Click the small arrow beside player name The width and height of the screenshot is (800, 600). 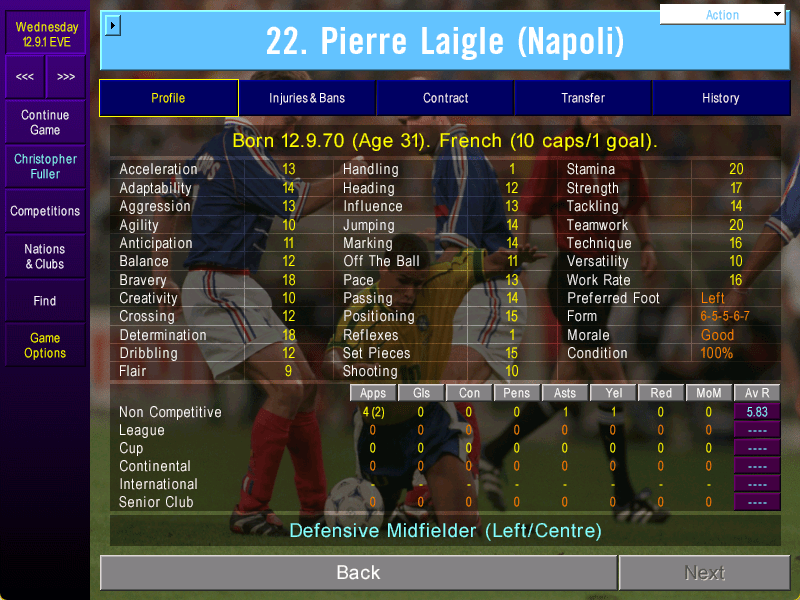(x=112, y=25)
